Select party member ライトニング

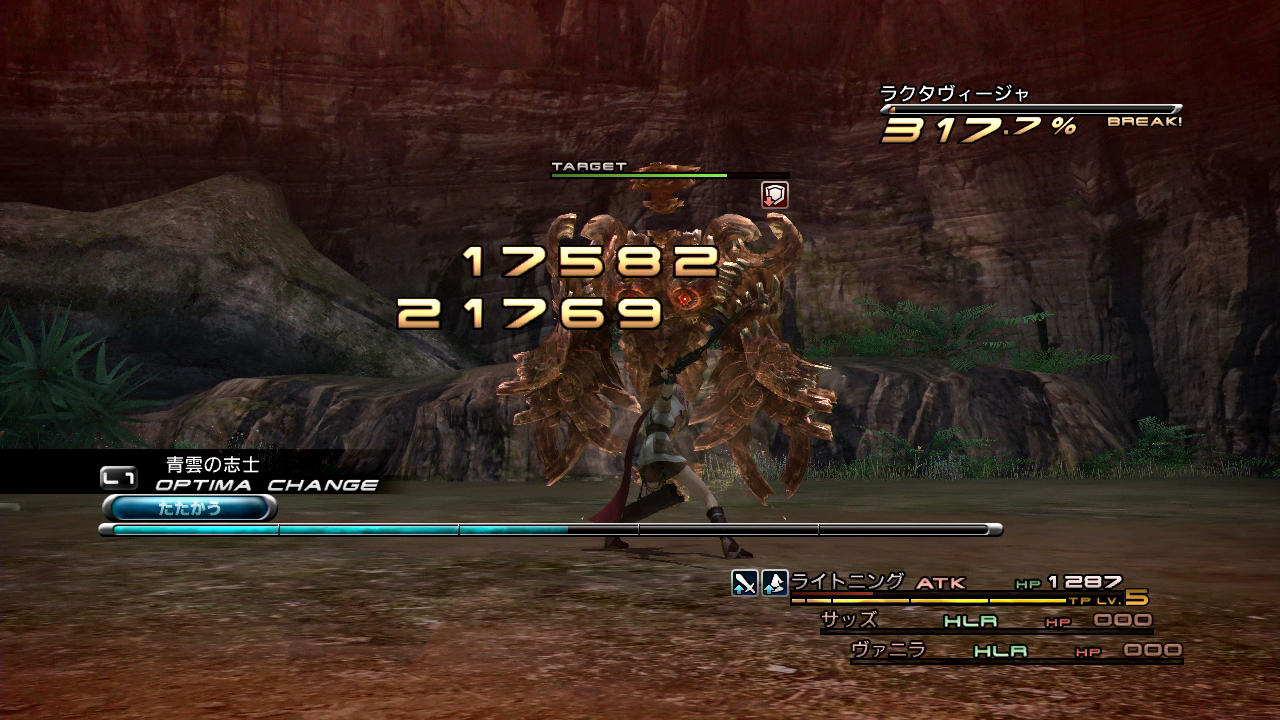[x=847, y=582]
